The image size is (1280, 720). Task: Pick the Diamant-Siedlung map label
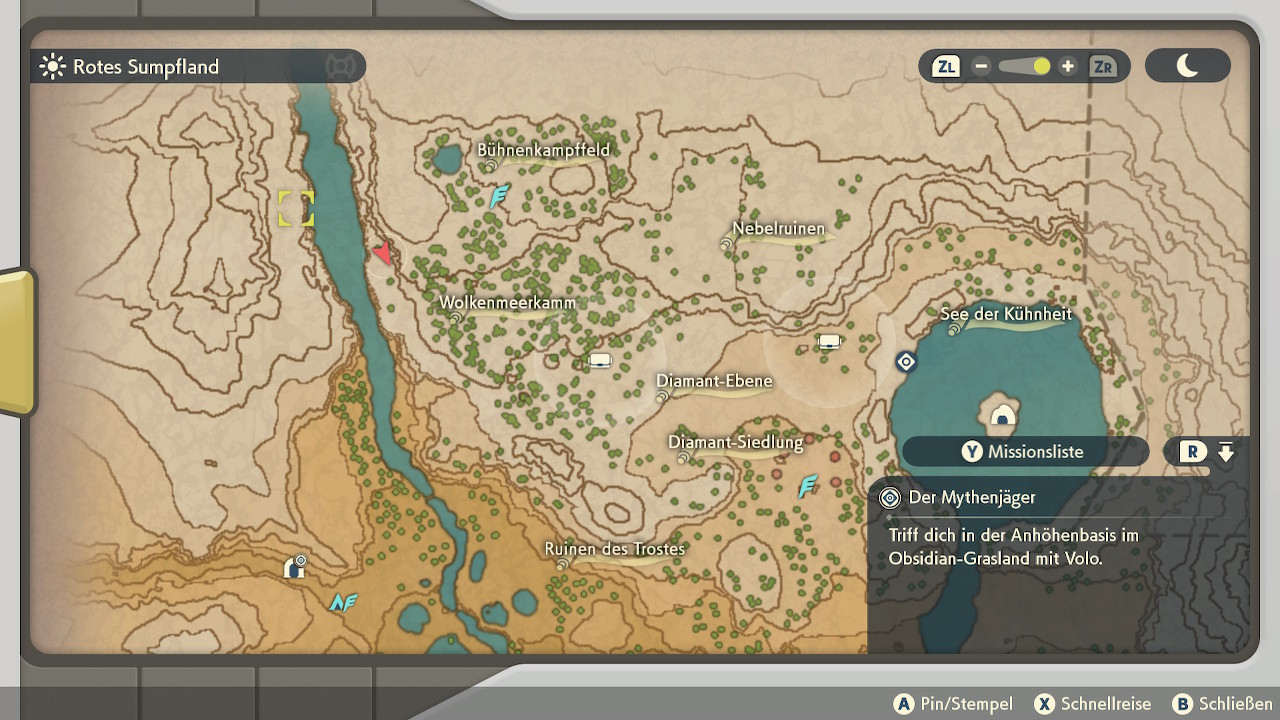pos(736,443)
